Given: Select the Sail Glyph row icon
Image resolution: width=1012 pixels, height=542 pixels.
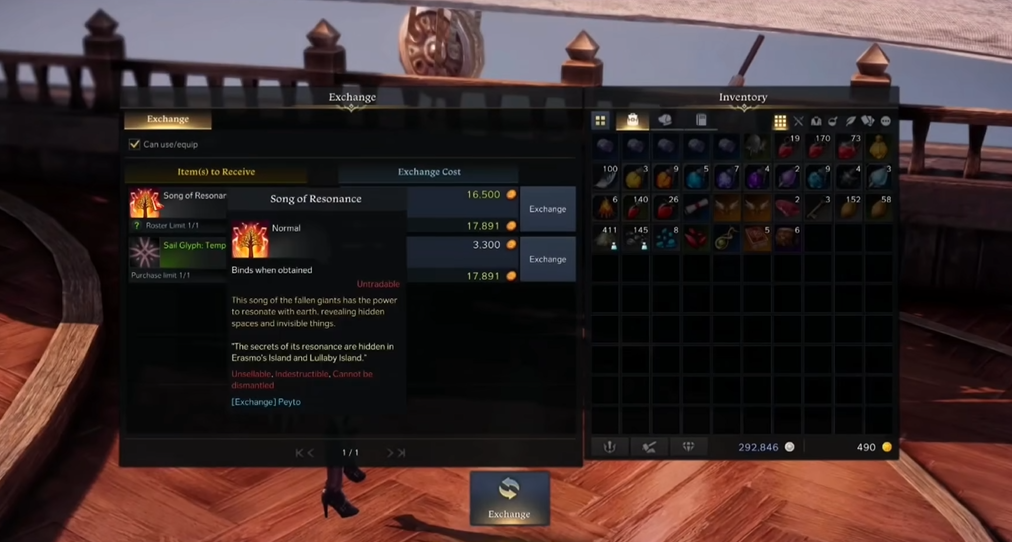Looking at the screenshot, I should click(x=145, y=253).
